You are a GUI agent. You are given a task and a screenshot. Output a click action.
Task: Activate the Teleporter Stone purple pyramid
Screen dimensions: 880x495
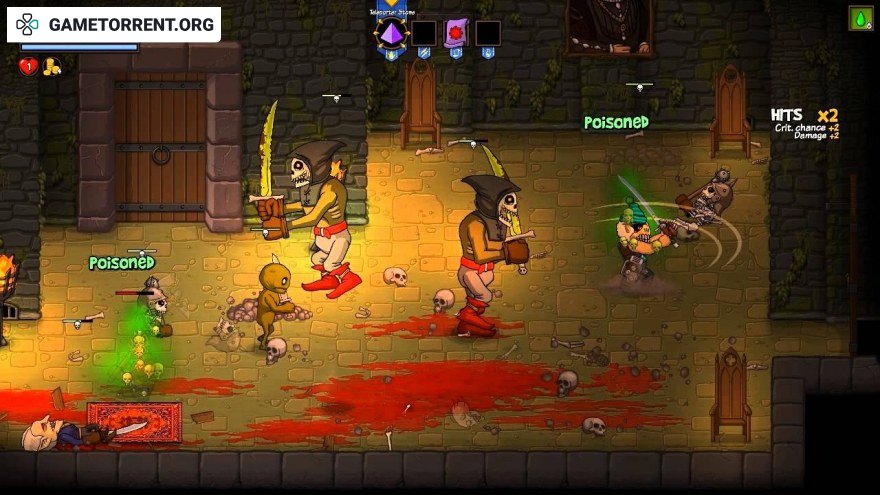tap(391, 33)
